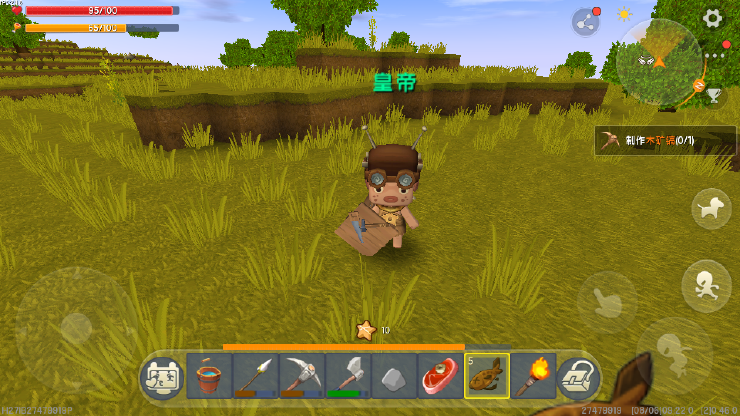The width and height of the screenshot is (740, 416).
Task: Select the water bucket hotbar slot
Action: 209,377
